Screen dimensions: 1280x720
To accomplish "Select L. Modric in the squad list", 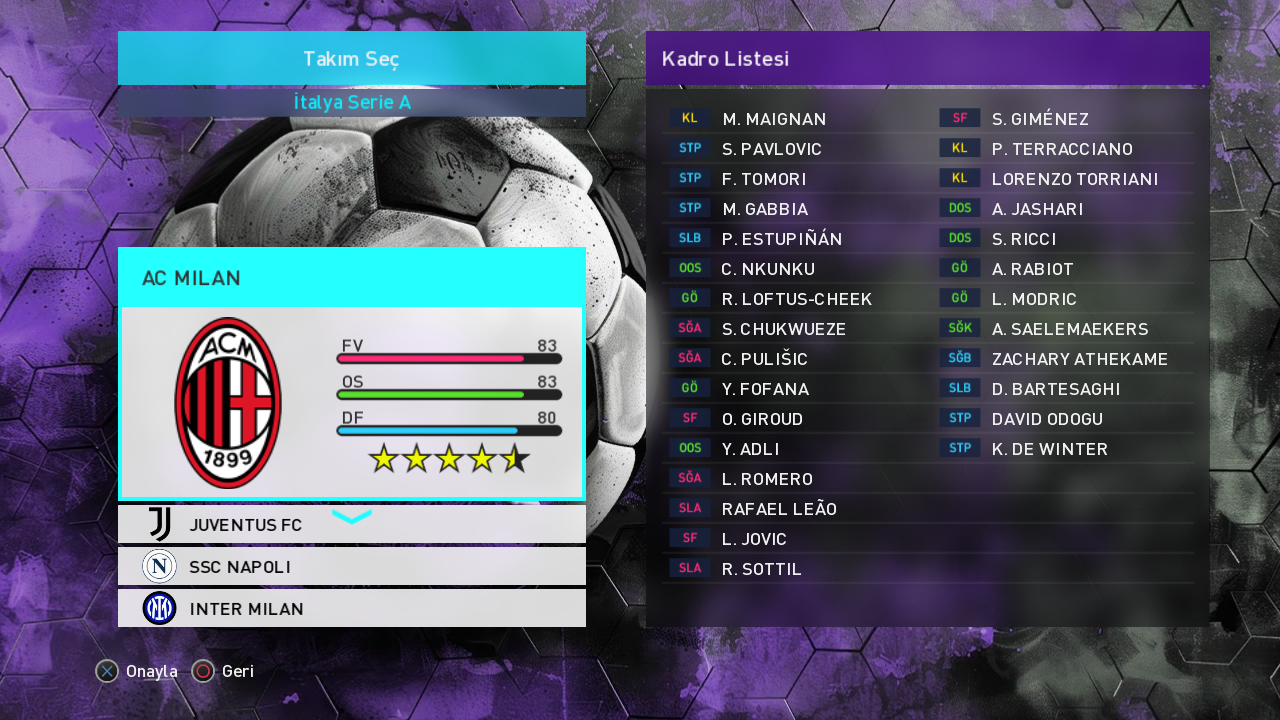I will point(1034,299).
